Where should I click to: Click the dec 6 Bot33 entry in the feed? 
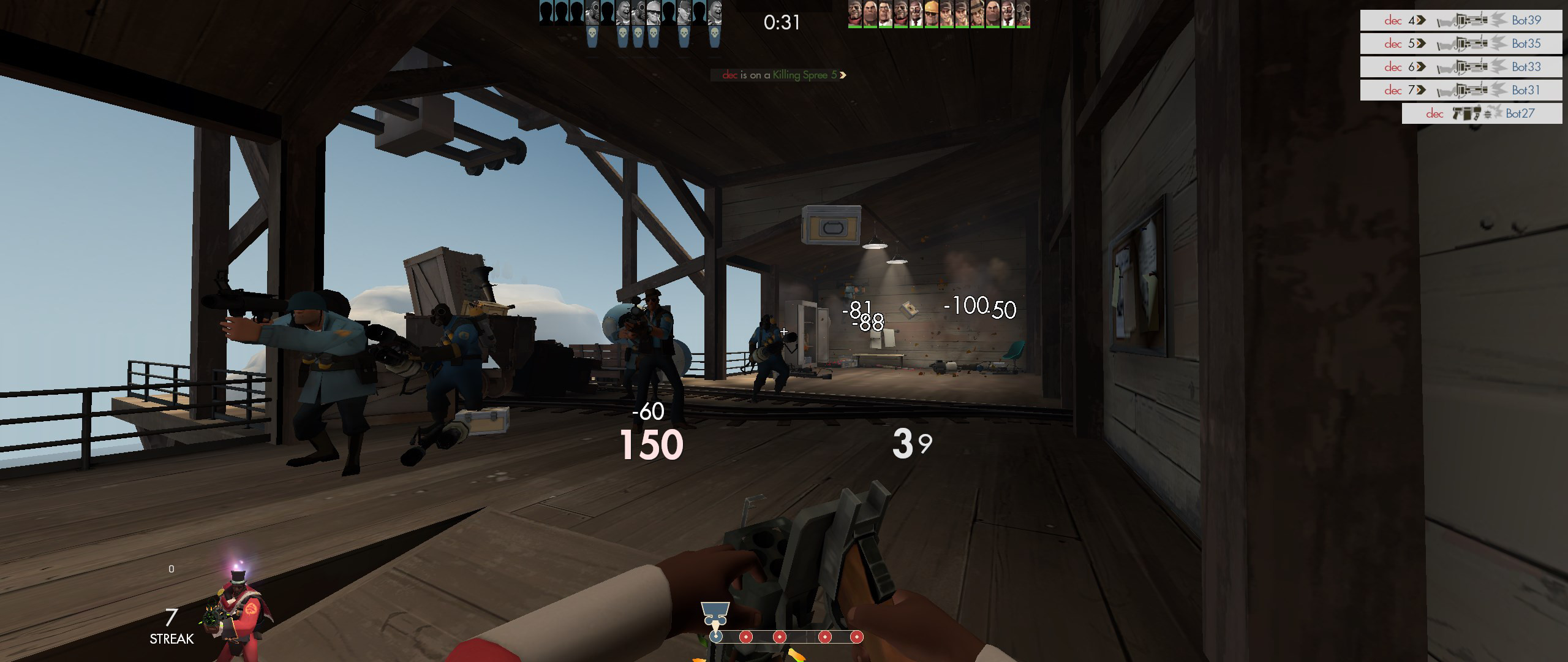1464,66
